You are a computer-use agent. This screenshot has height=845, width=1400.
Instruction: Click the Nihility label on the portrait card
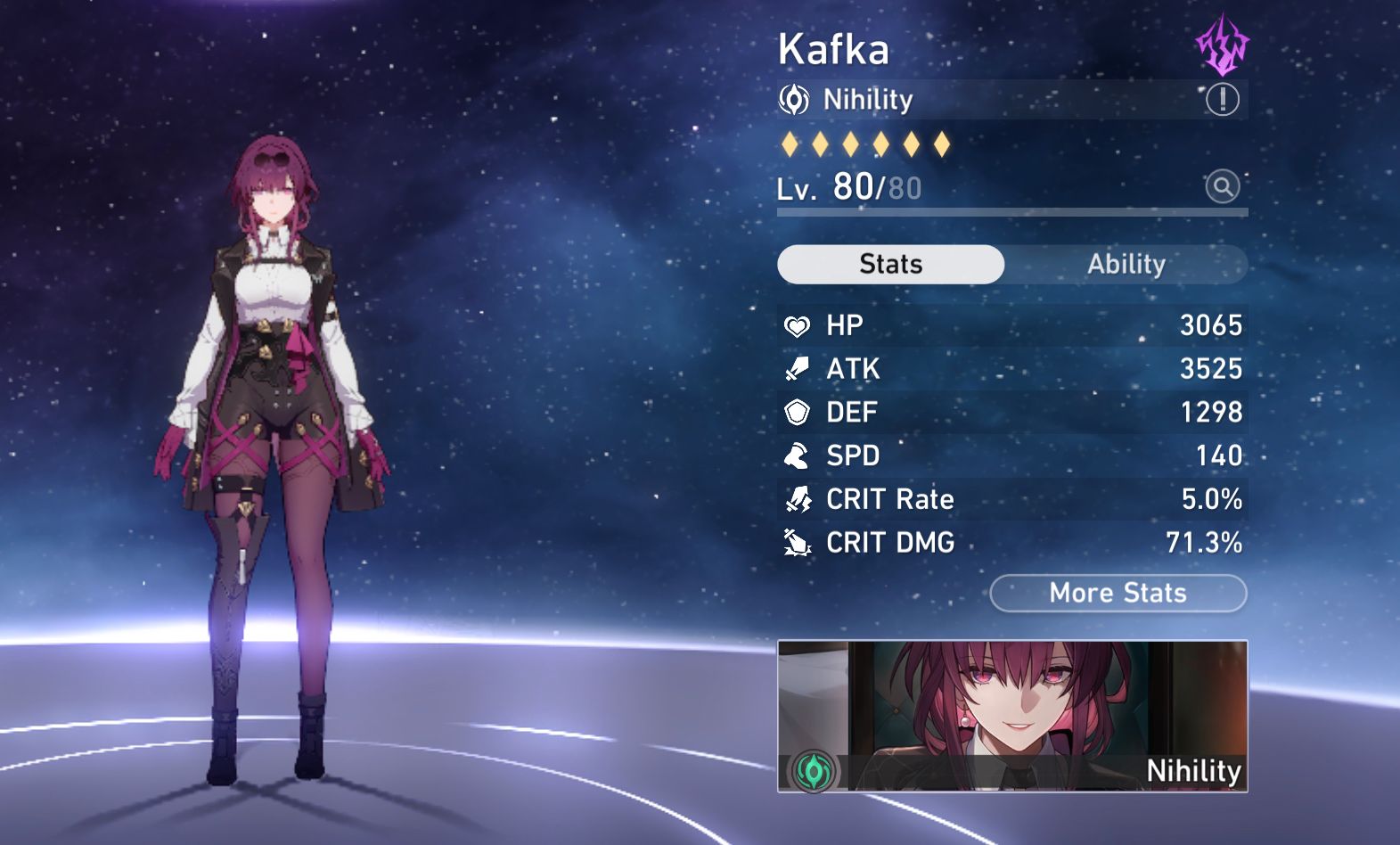(x=1194, y=772)
